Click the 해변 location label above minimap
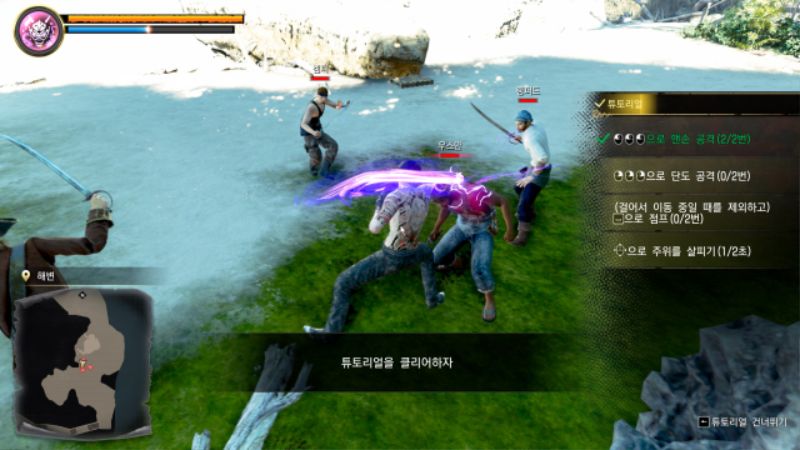800x450 pixels. coord(50,275)
